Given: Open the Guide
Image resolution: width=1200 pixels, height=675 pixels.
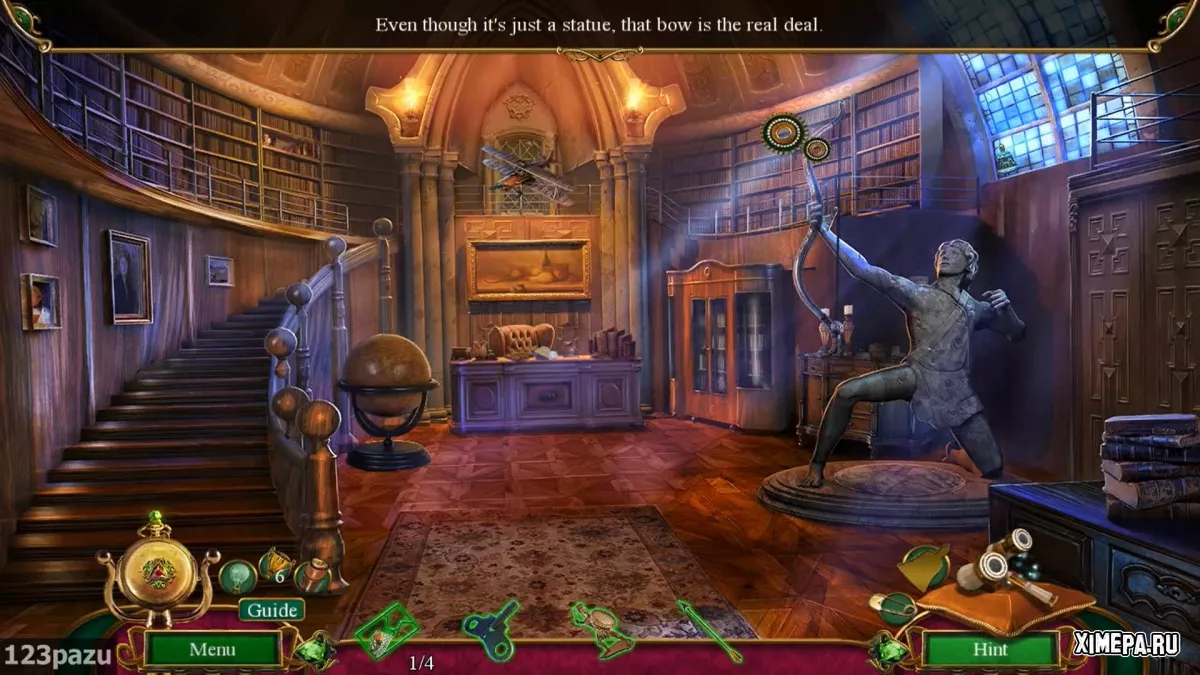Looking at the screenshot, I should 271,610.
